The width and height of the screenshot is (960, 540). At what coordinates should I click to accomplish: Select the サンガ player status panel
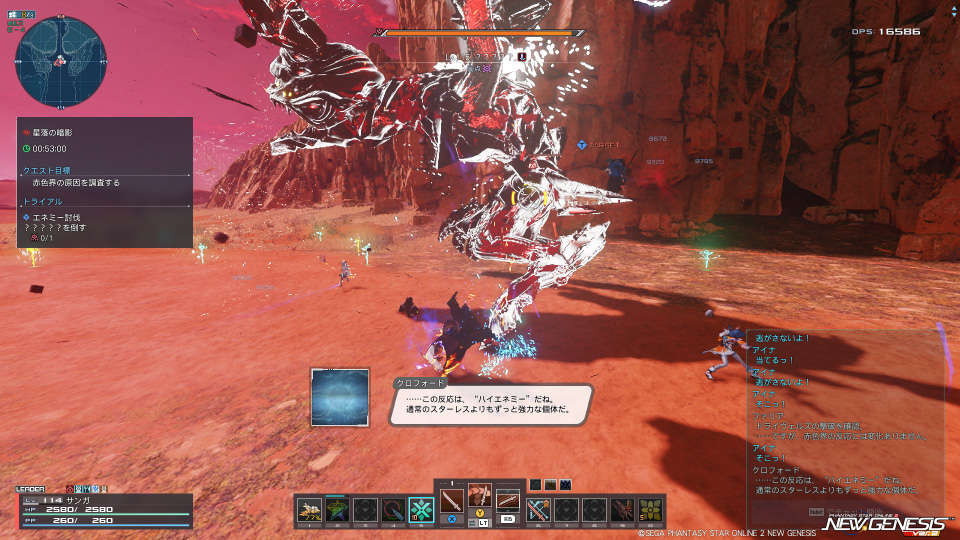pos(103,508)
